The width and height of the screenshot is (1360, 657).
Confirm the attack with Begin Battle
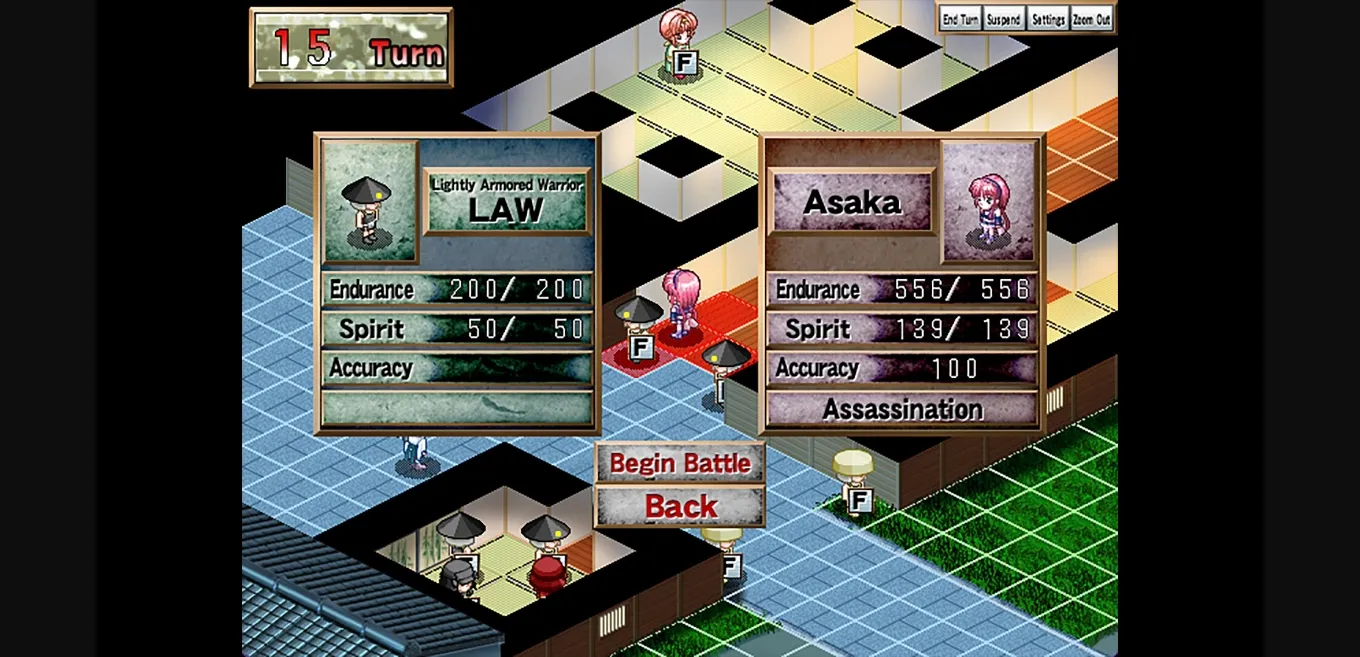coord(680,464)
